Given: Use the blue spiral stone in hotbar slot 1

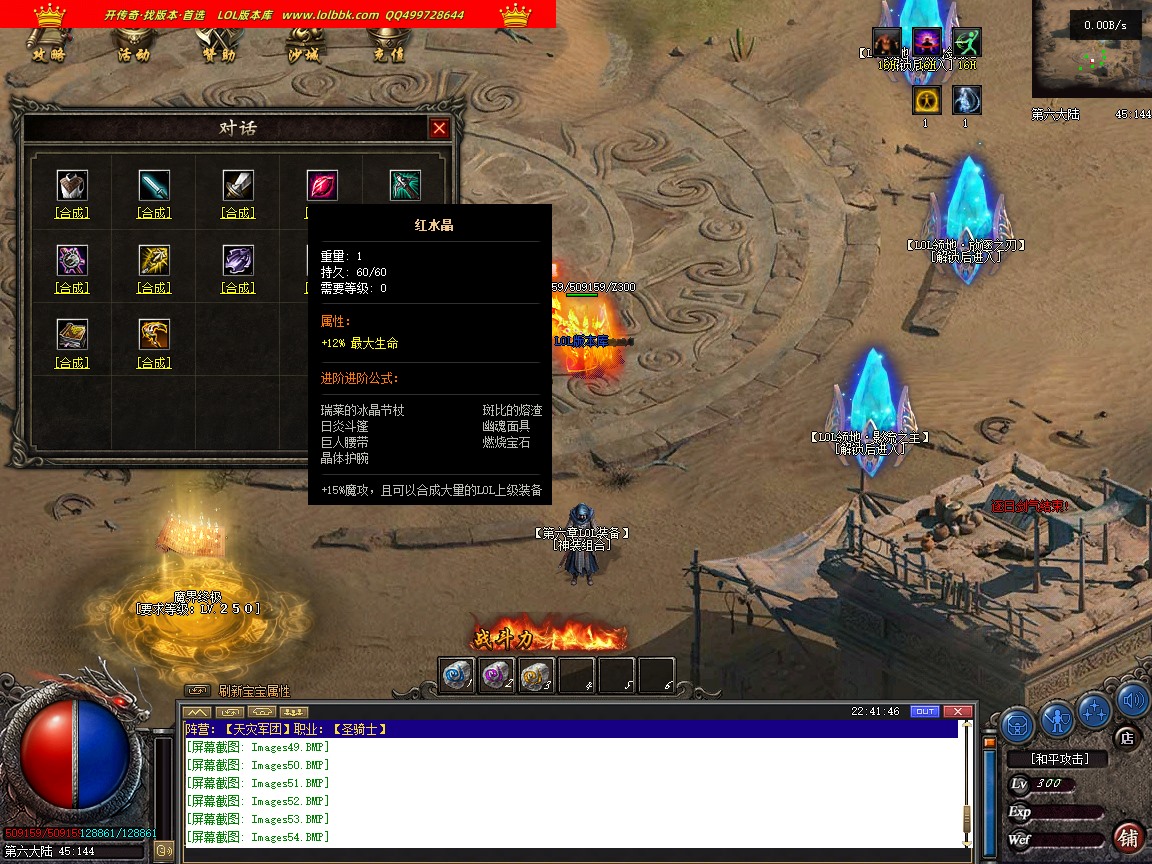Looking at the screenshot, I should click(456, 675).
